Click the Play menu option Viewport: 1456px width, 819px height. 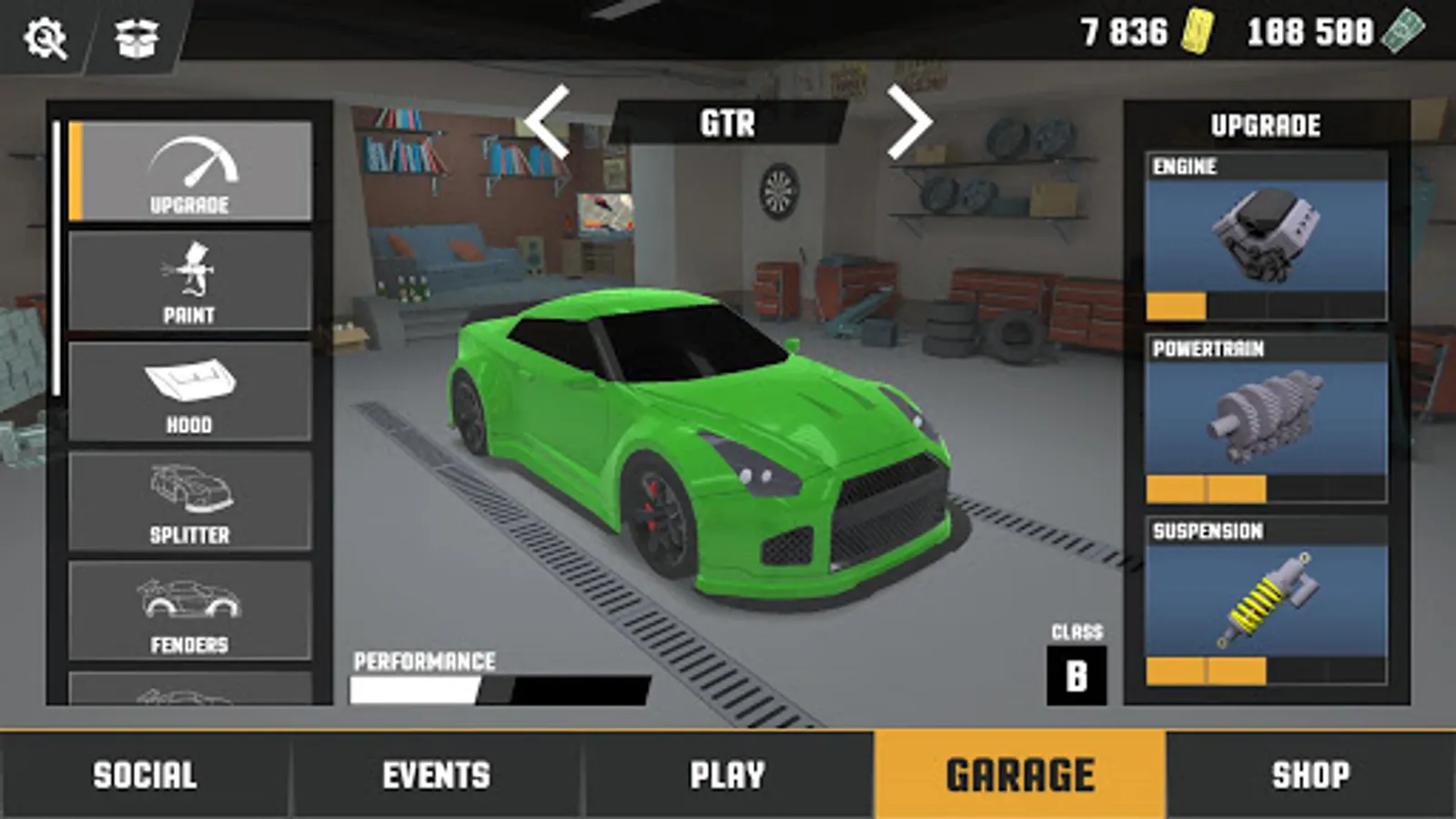726,774
